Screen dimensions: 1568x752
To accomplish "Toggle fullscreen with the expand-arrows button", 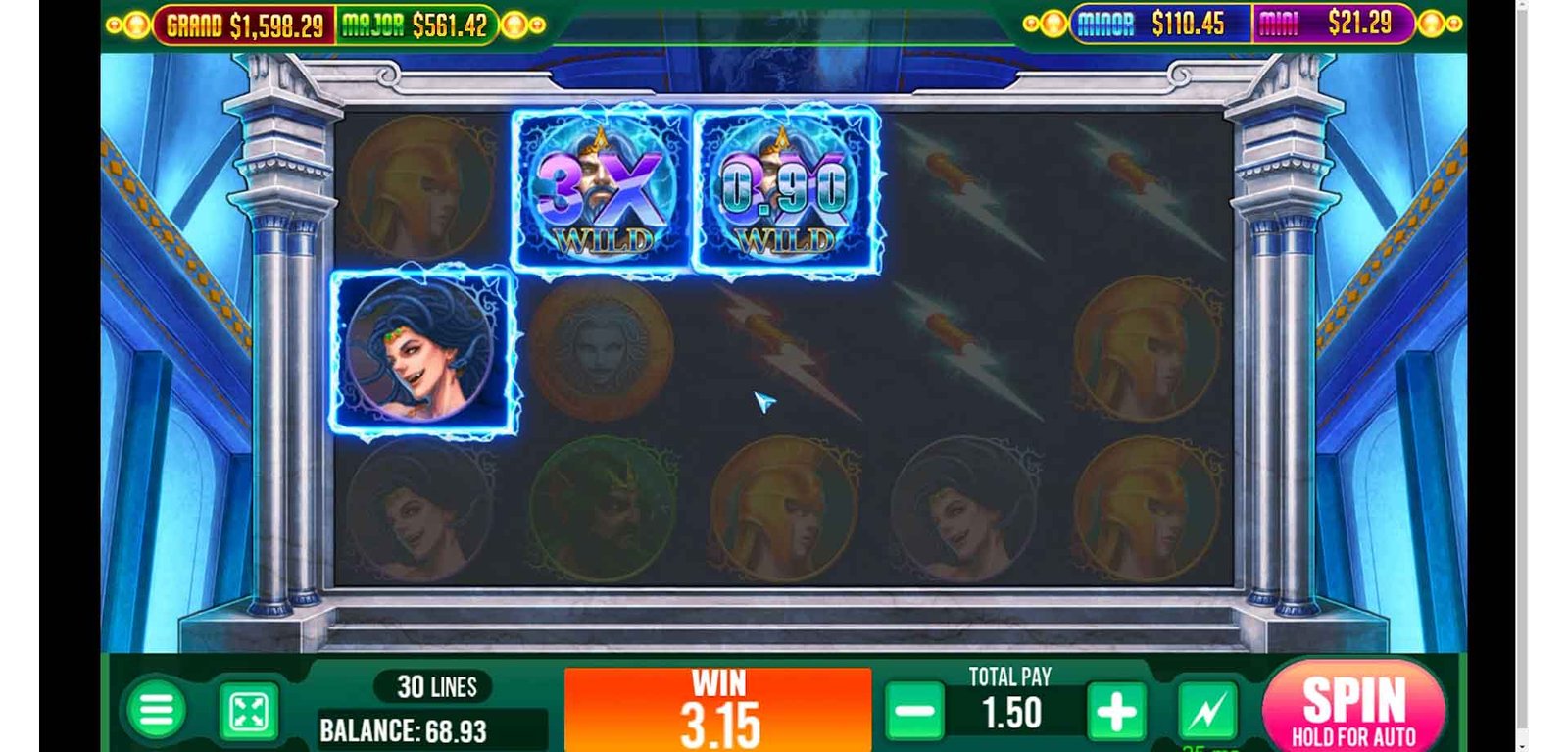I will coord(248,712).
